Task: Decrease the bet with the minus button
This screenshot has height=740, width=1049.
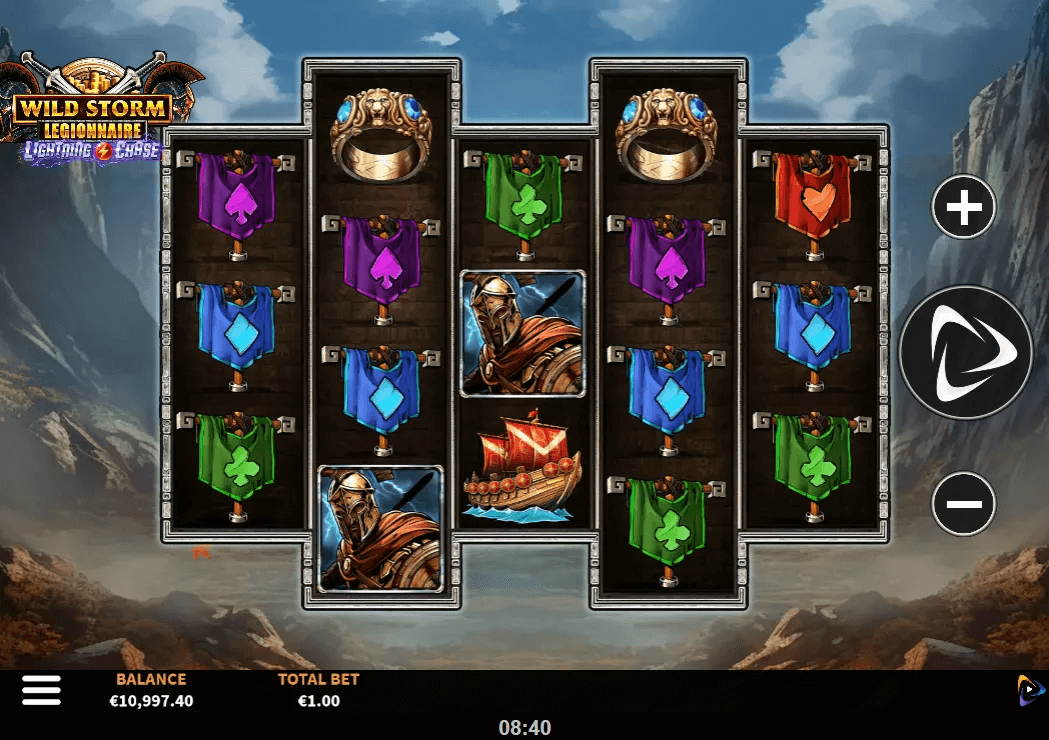Action: (963, 503)
